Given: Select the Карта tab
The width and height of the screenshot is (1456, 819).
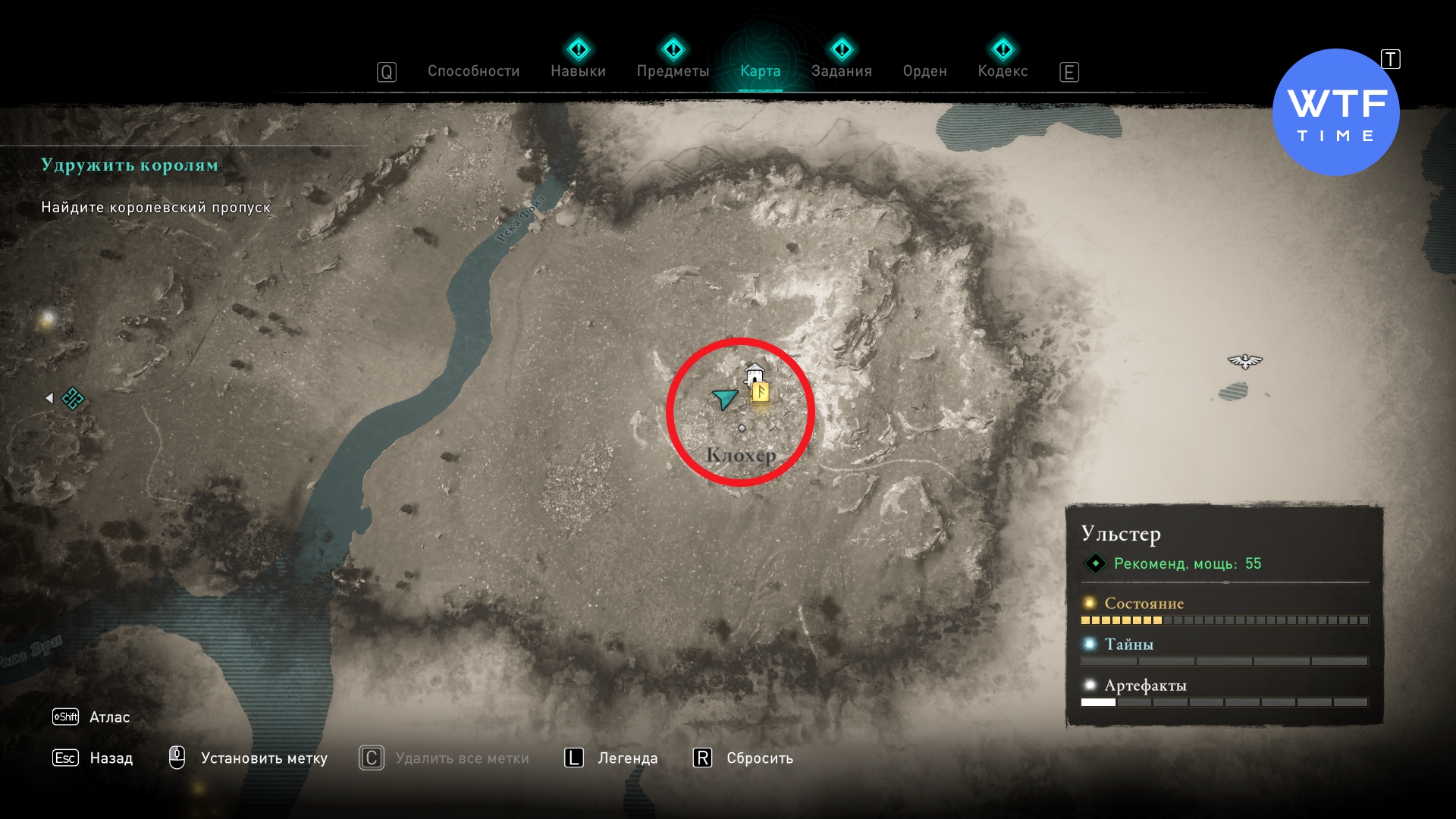Looking at the screenshot, I should tap(760, 71).
